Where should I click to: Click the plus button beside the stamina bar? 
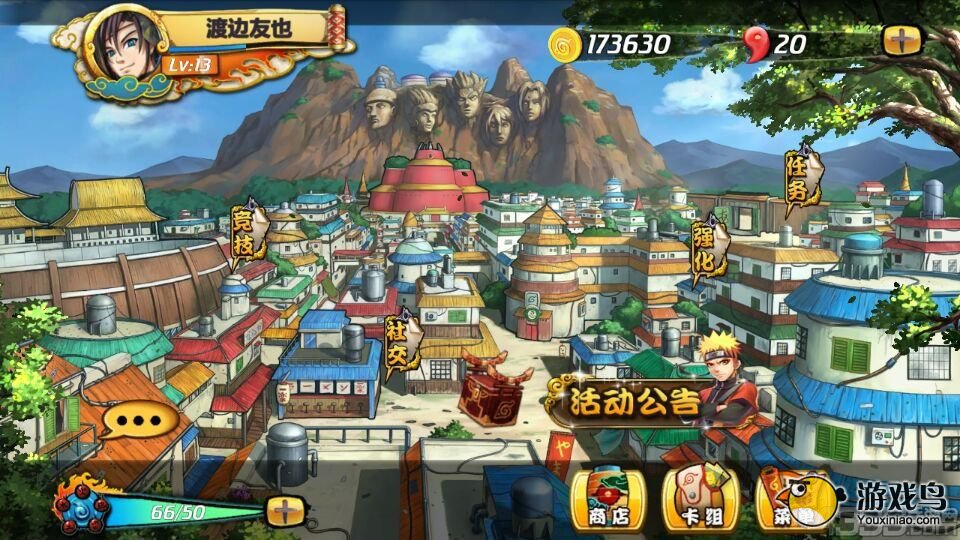[x=285, y=511]
